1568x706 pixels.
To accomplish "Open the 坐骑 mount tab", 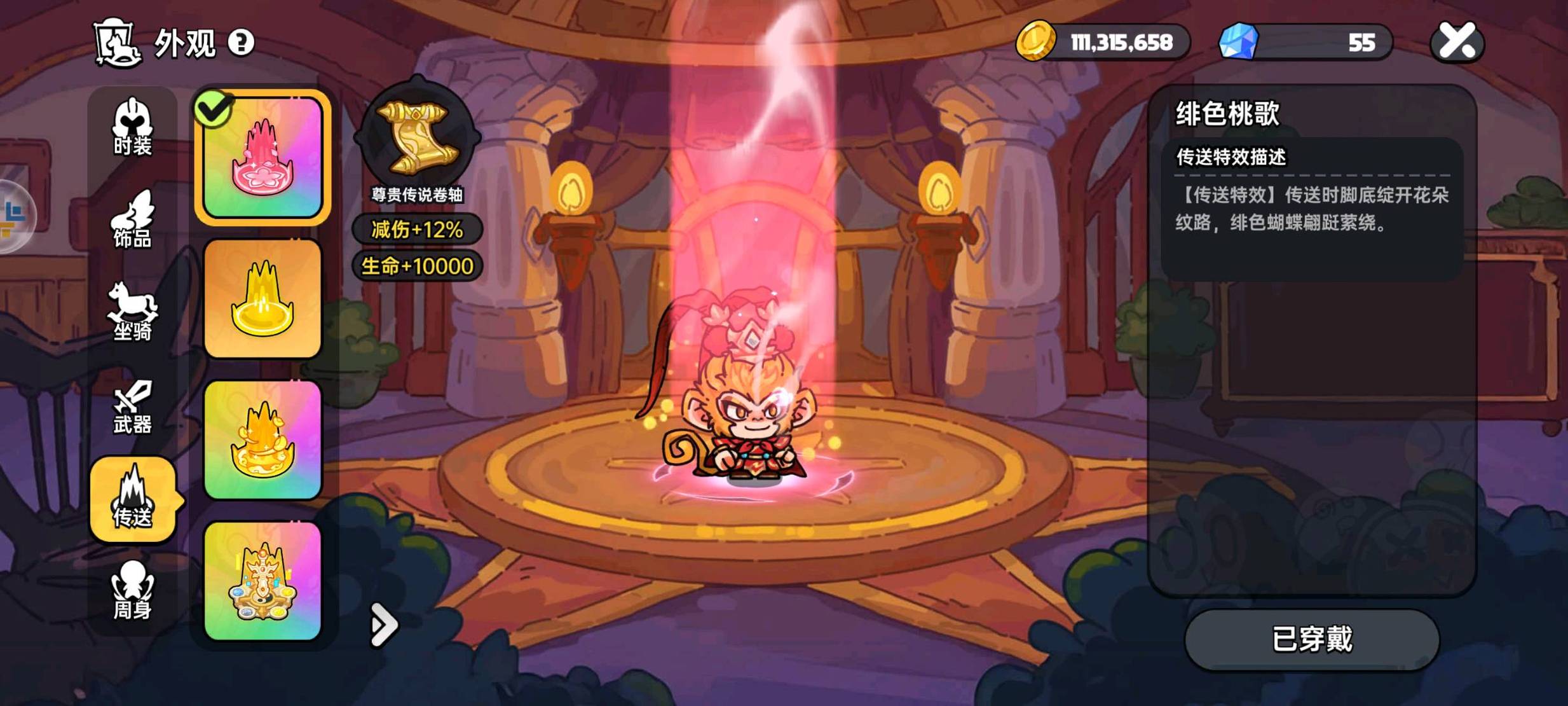I will pos(132,312).
